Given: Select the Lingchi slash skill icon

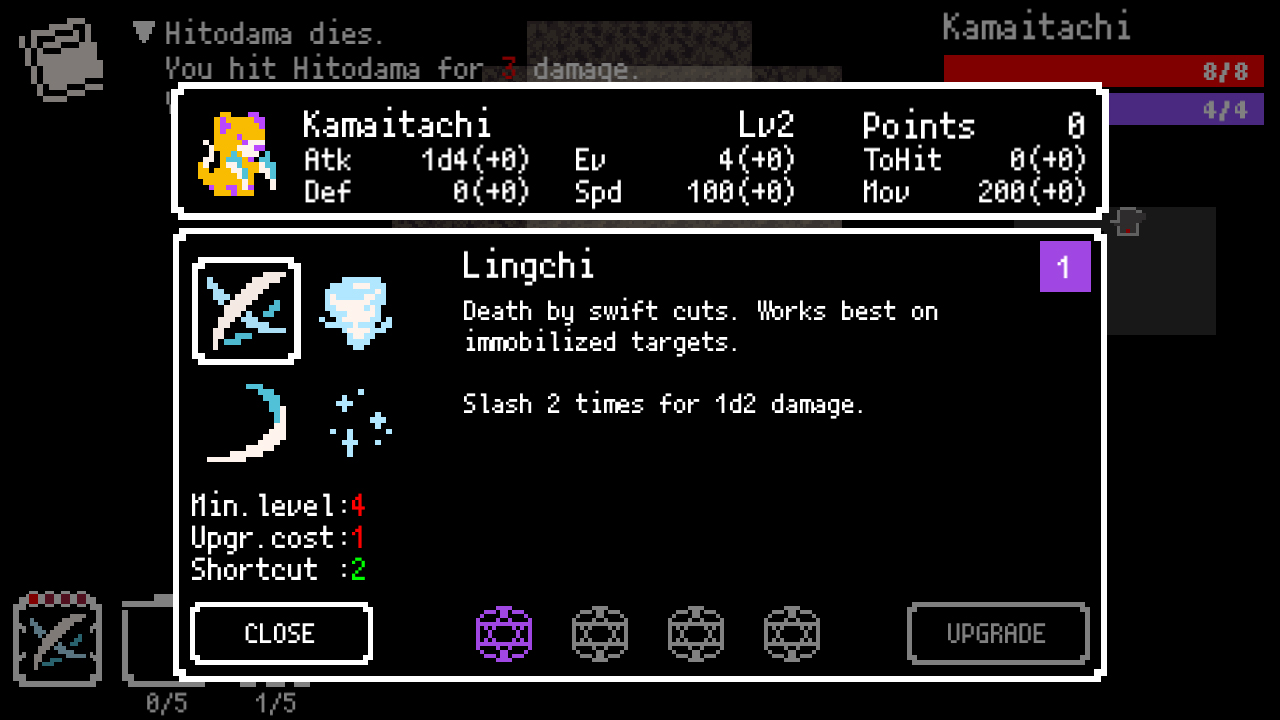Looking at the screenshot, I should [x=246, y=308].
